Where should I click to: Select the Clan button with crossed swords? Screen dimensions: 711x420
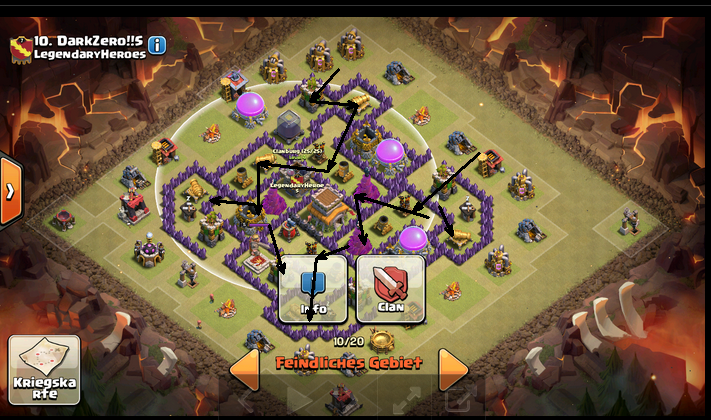pyautogui.click(x=391, y=289)
